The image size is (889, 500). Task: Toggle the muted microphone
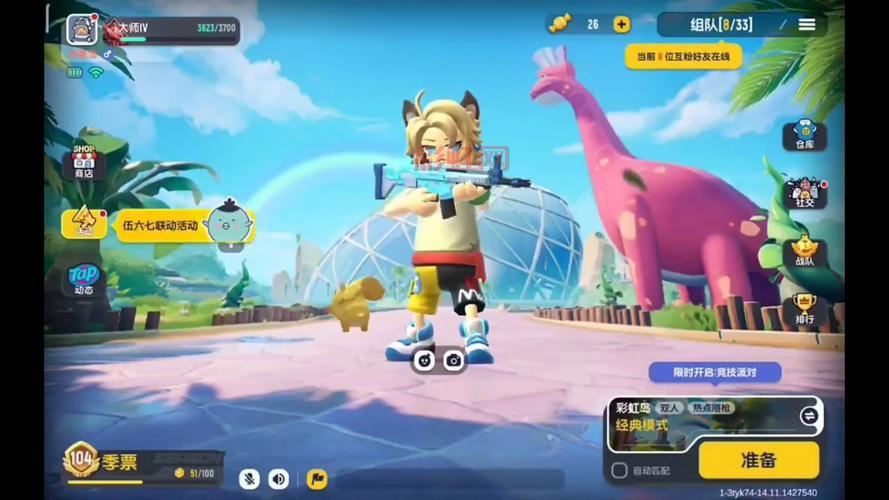[x=248, y=479]
